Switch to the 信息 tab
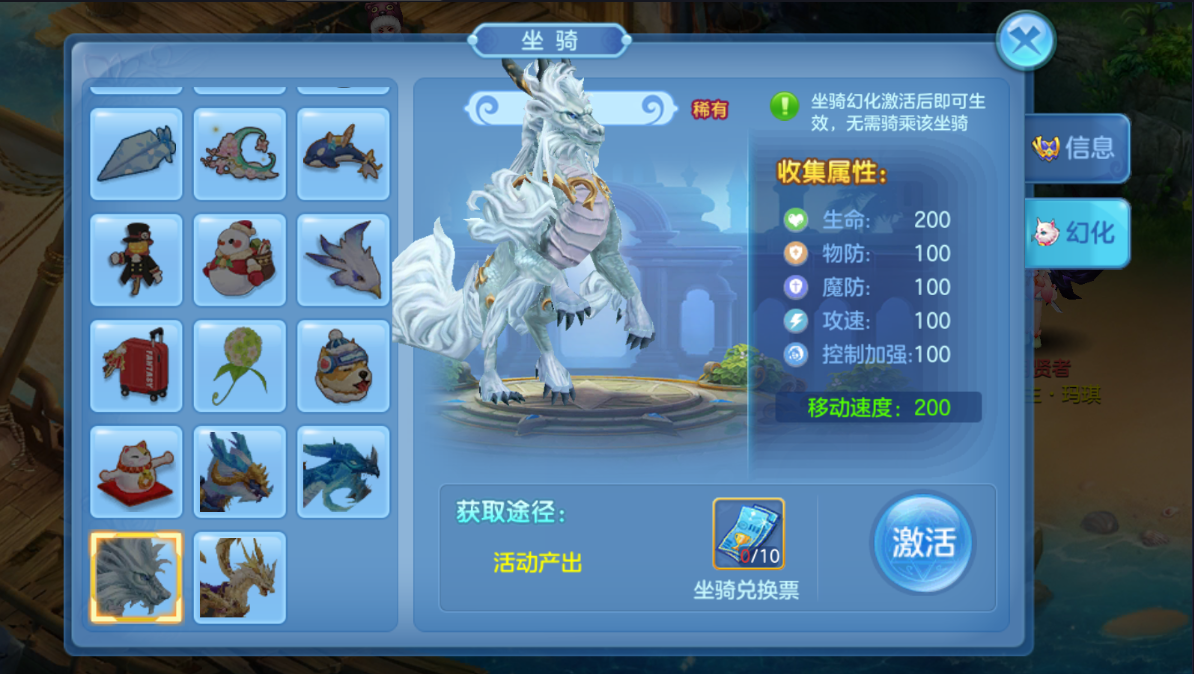This screenshot has height=674, width=1194. click(x=1077, y=149)
